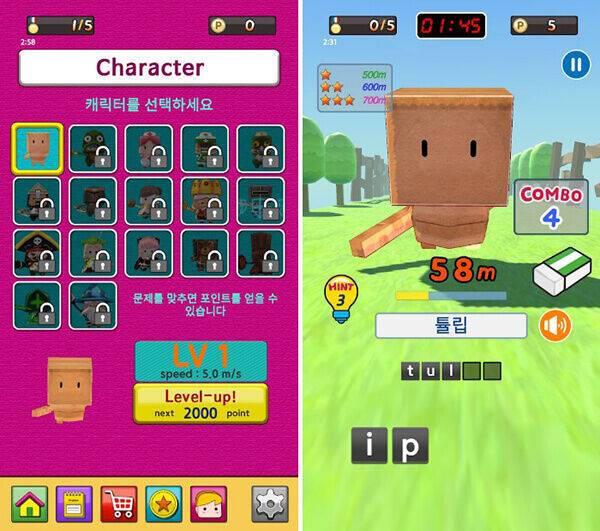Go to the home screen
This screenshot has width=600, height=531.
click(31, 503)
